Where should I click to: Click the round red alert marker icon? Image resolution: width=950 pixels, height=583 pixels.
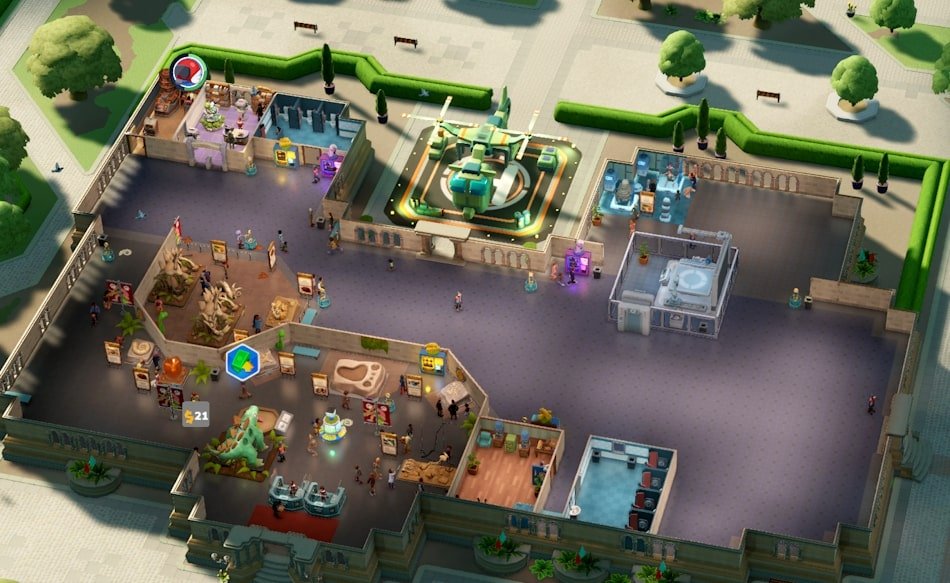click(x=189, y=71)
